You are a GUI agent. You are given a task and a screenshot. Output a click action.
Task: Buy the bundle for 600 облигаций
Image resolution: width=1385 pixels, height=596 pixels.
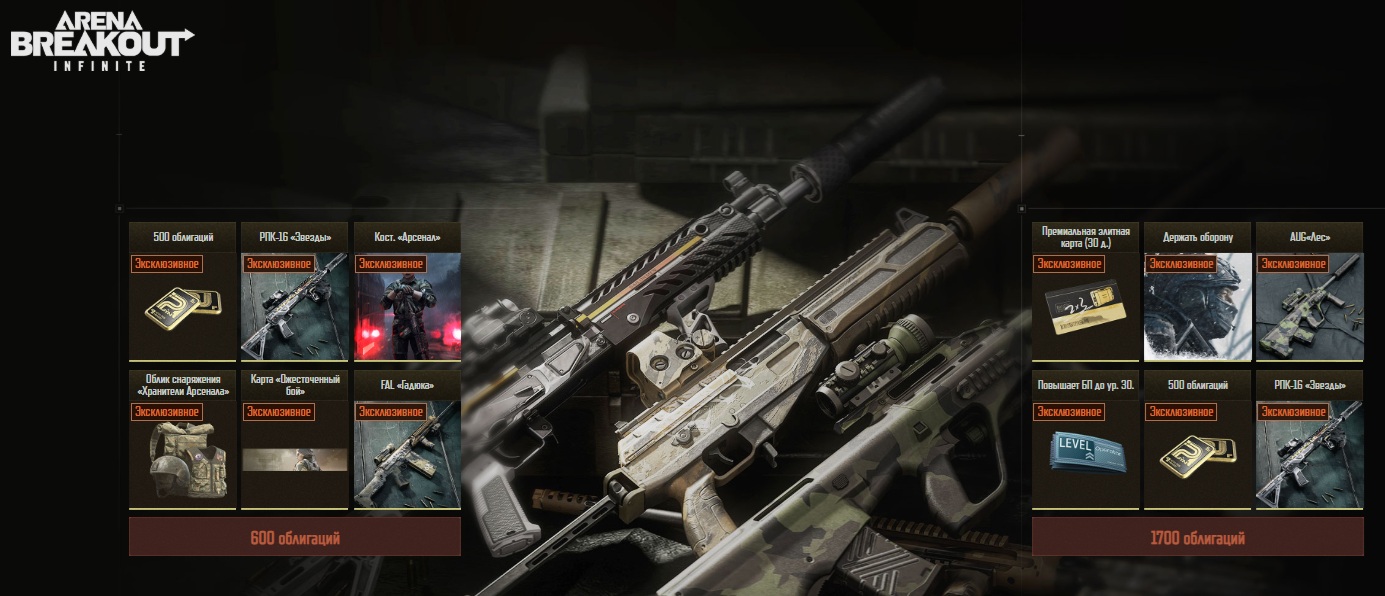(294, 538)
